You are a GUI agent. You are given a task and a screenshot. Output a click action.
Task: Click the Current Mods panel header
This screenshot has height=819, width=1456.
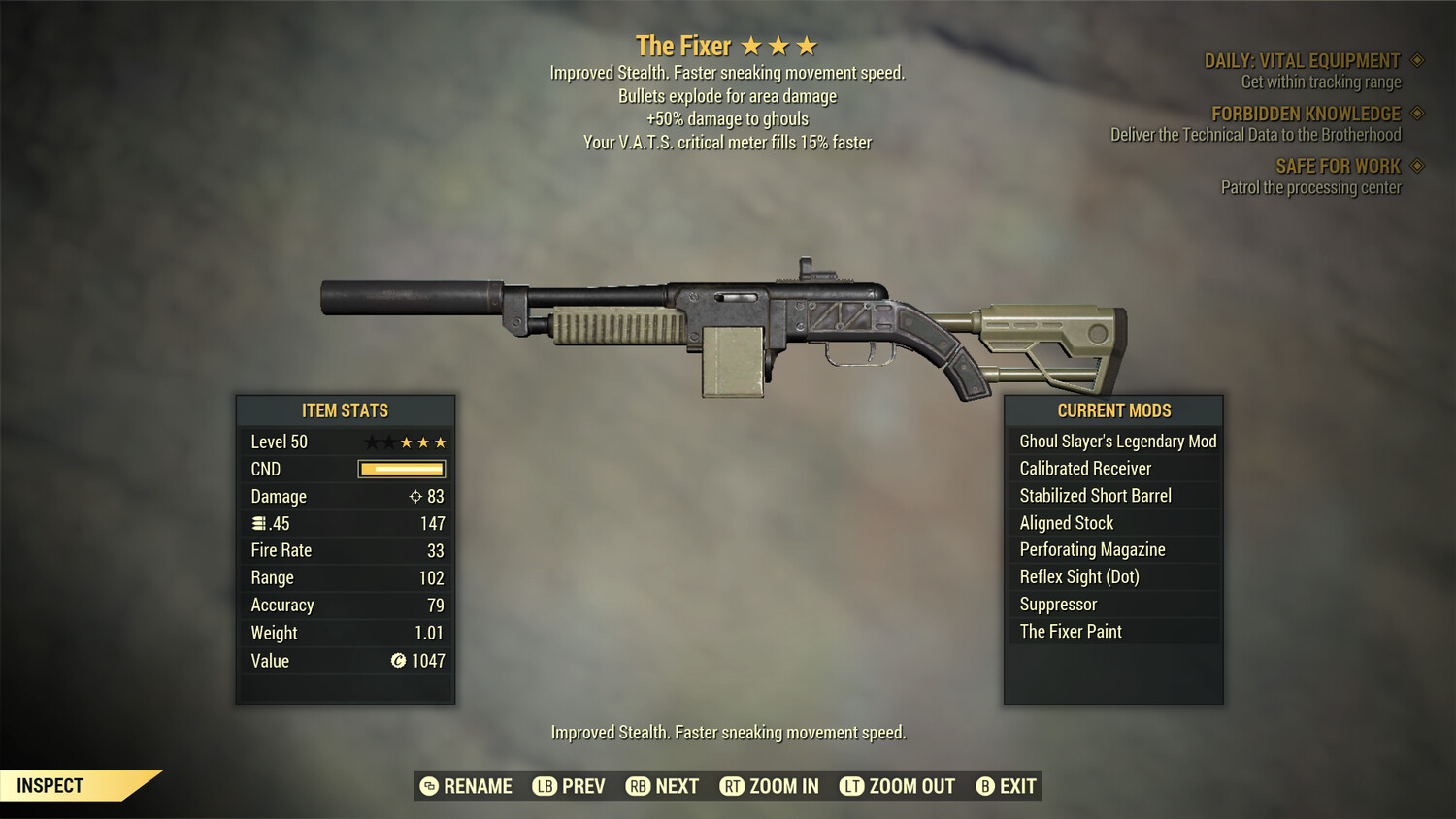[1113, 410]
